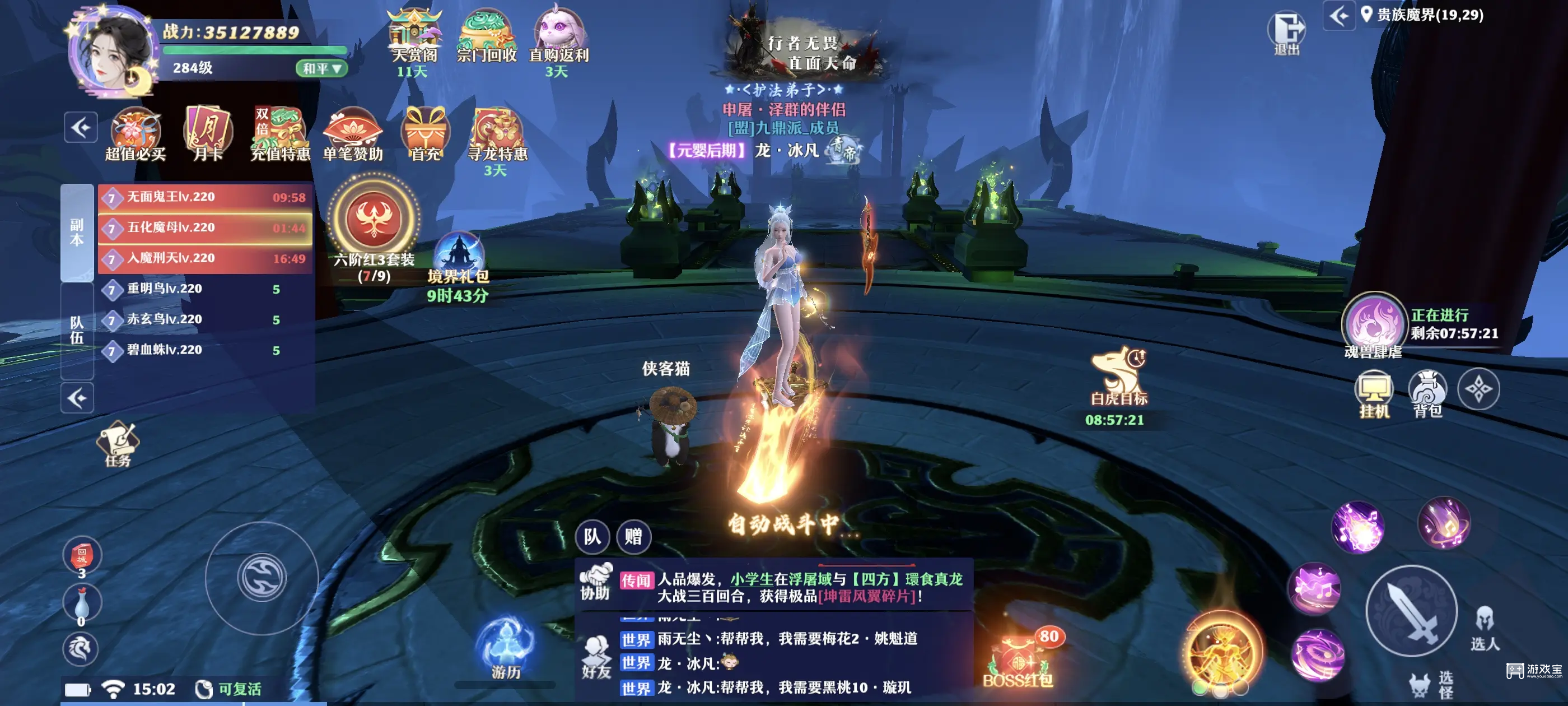Image resolution: width=1568 pixels, height=706 pixels.
Task: Open the 魂兽肆虐 event
Action: pos(1373,324)
